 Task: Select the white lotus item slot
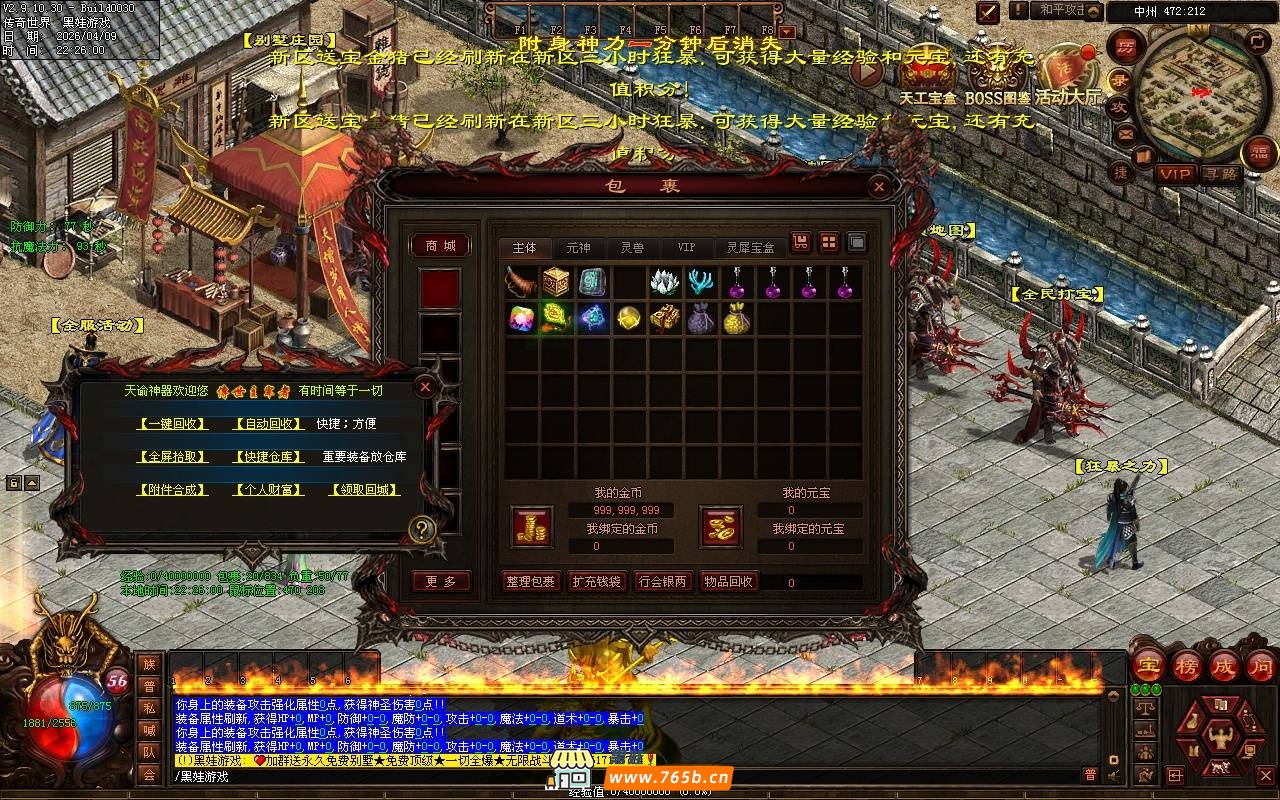664,282
